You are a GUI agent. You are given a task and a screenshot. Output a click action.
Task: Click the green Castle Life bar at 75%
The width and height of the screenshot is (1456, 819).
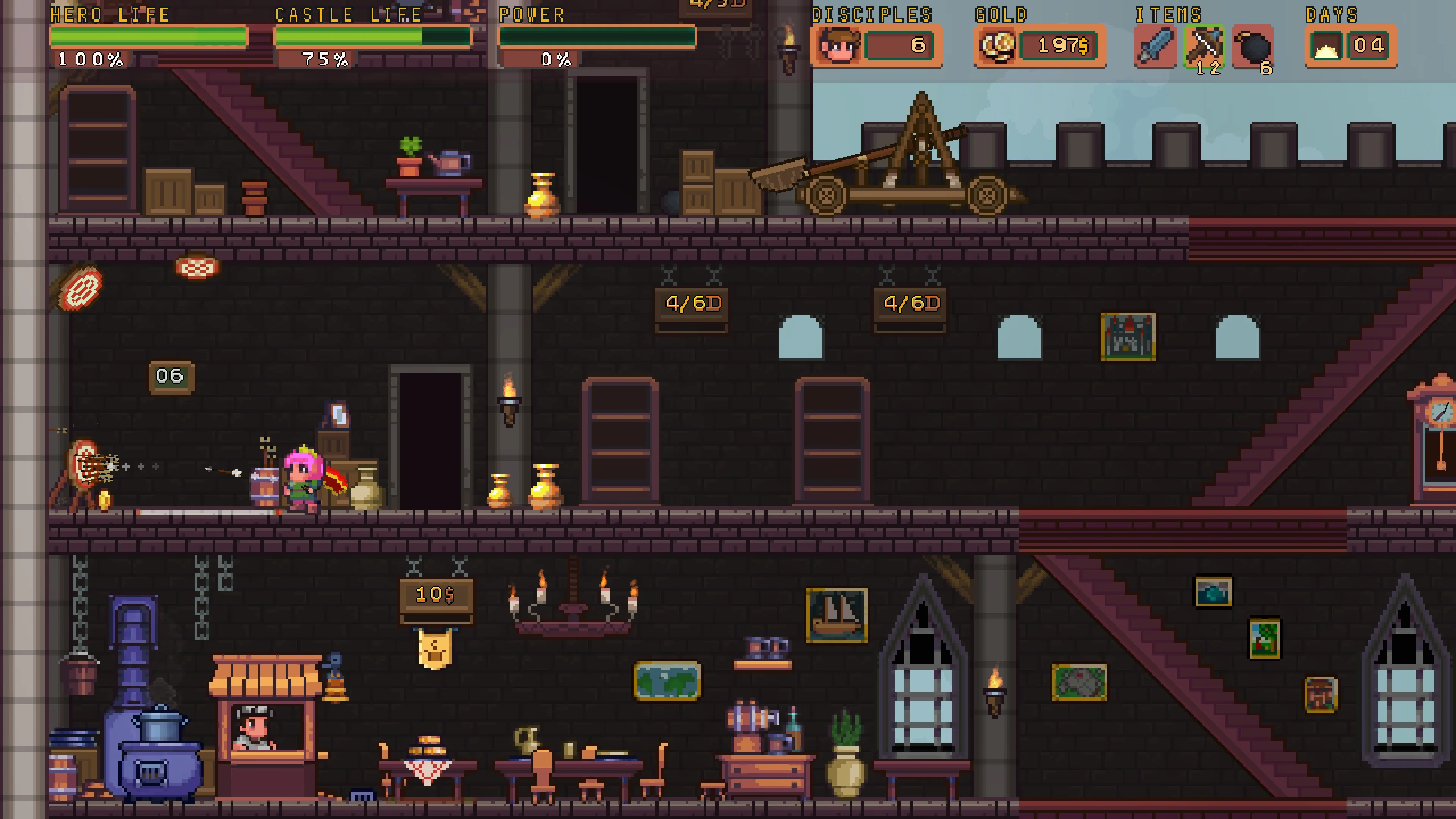(x=350, y=37)
